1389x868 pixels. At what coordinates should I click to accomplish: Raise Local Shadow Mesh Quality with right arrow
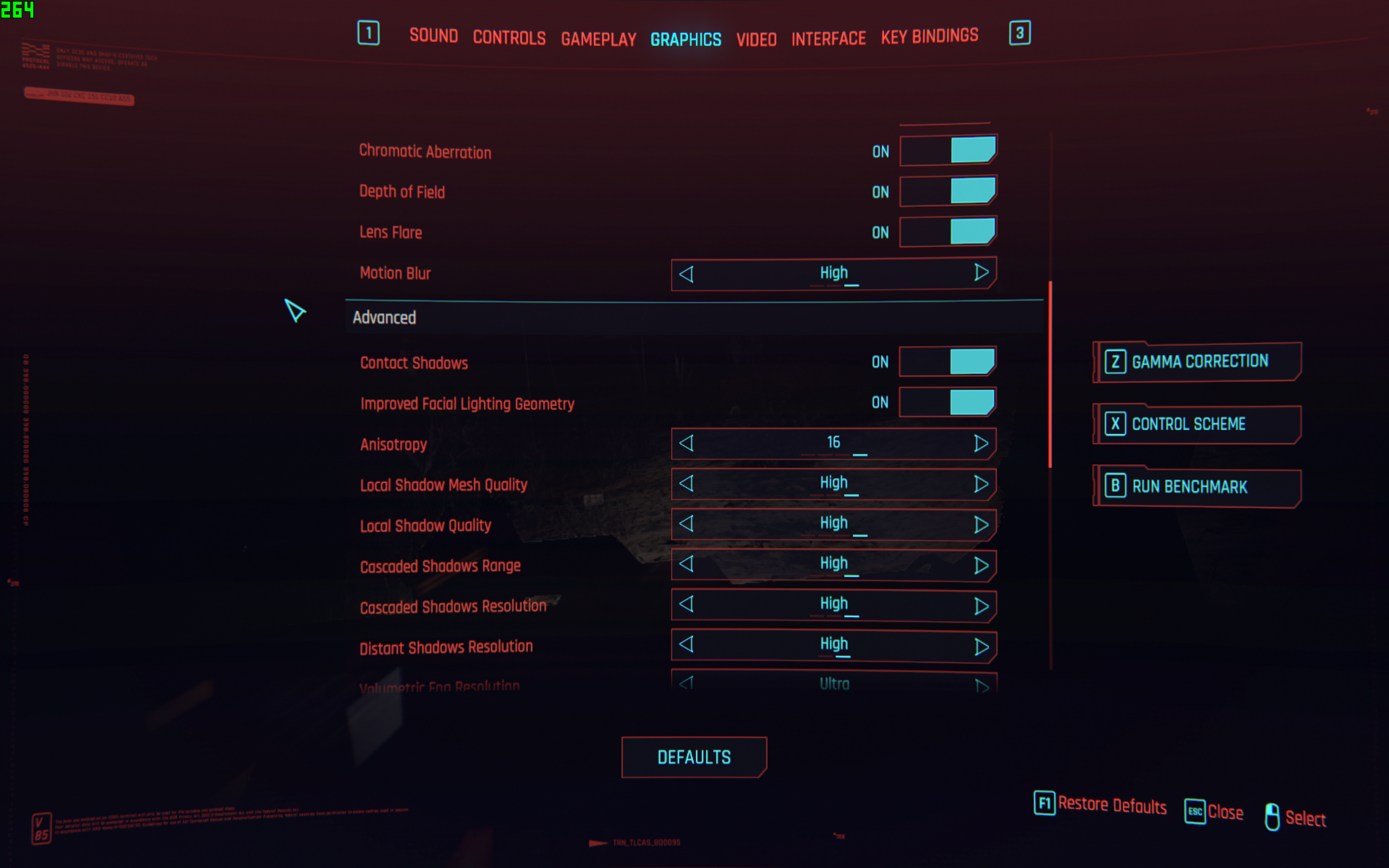pos(981,484)
